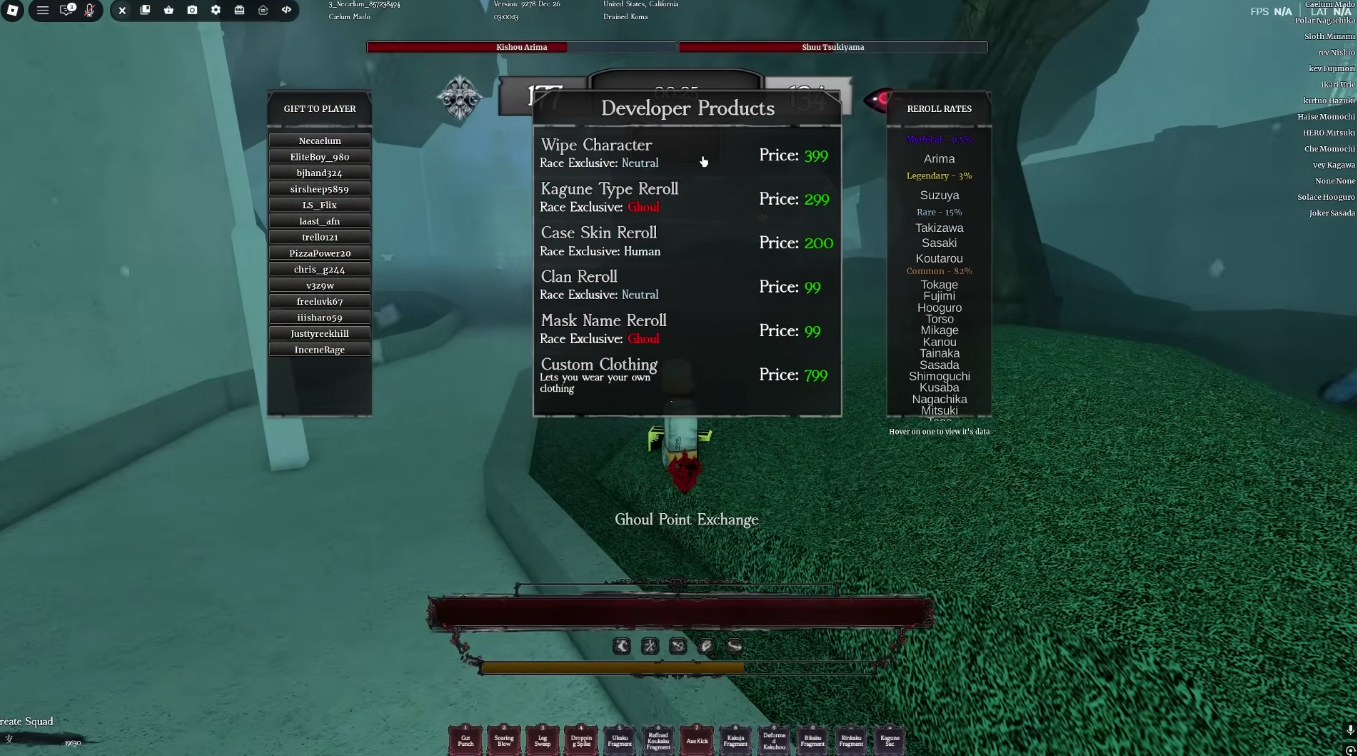Viewport: 1357px width, 756px height.
Task: Toggle chat with the speech bubble icon
Action: coord(66,11)
